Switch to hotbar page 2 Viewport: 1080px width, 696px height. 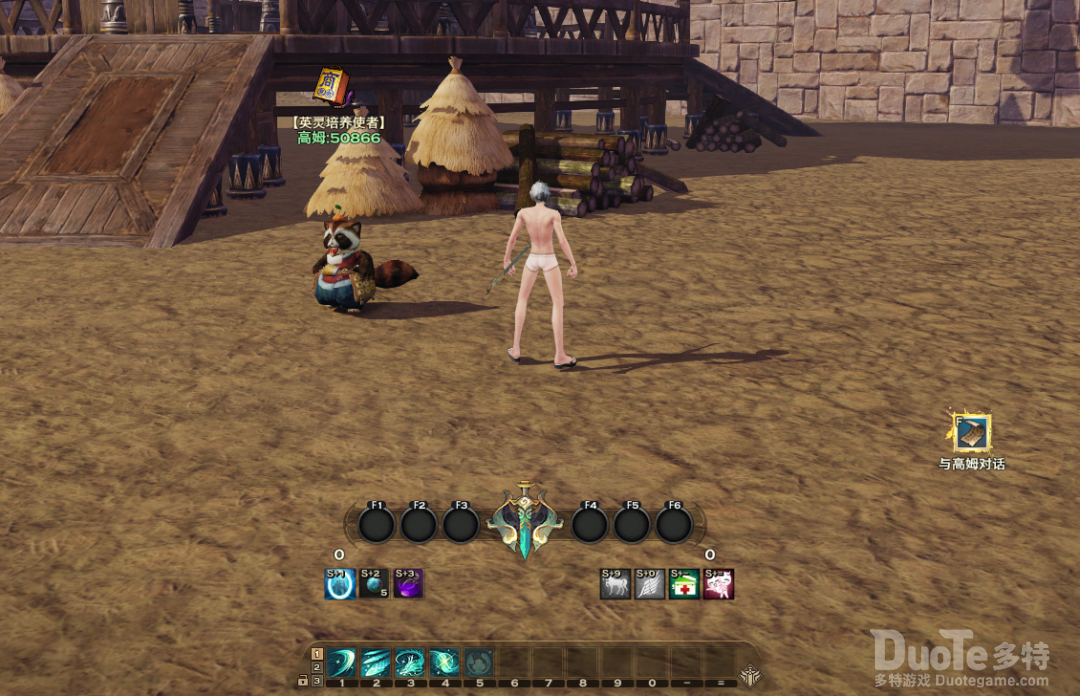(317, 667)
